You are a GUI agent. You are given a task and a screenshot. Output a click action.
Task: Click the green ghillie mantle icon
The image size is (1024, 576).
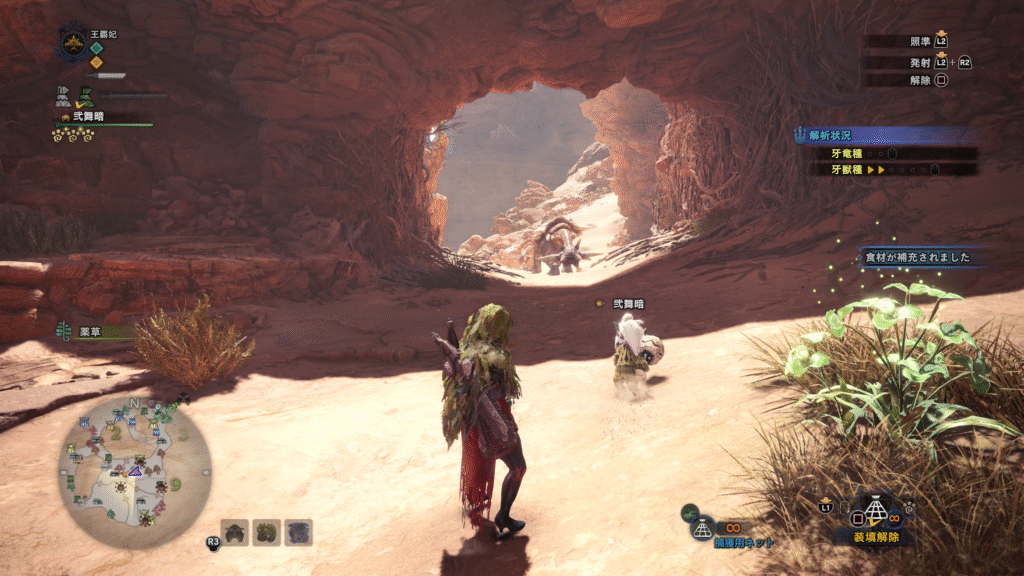pyautogui.click(x=87, y=98)
